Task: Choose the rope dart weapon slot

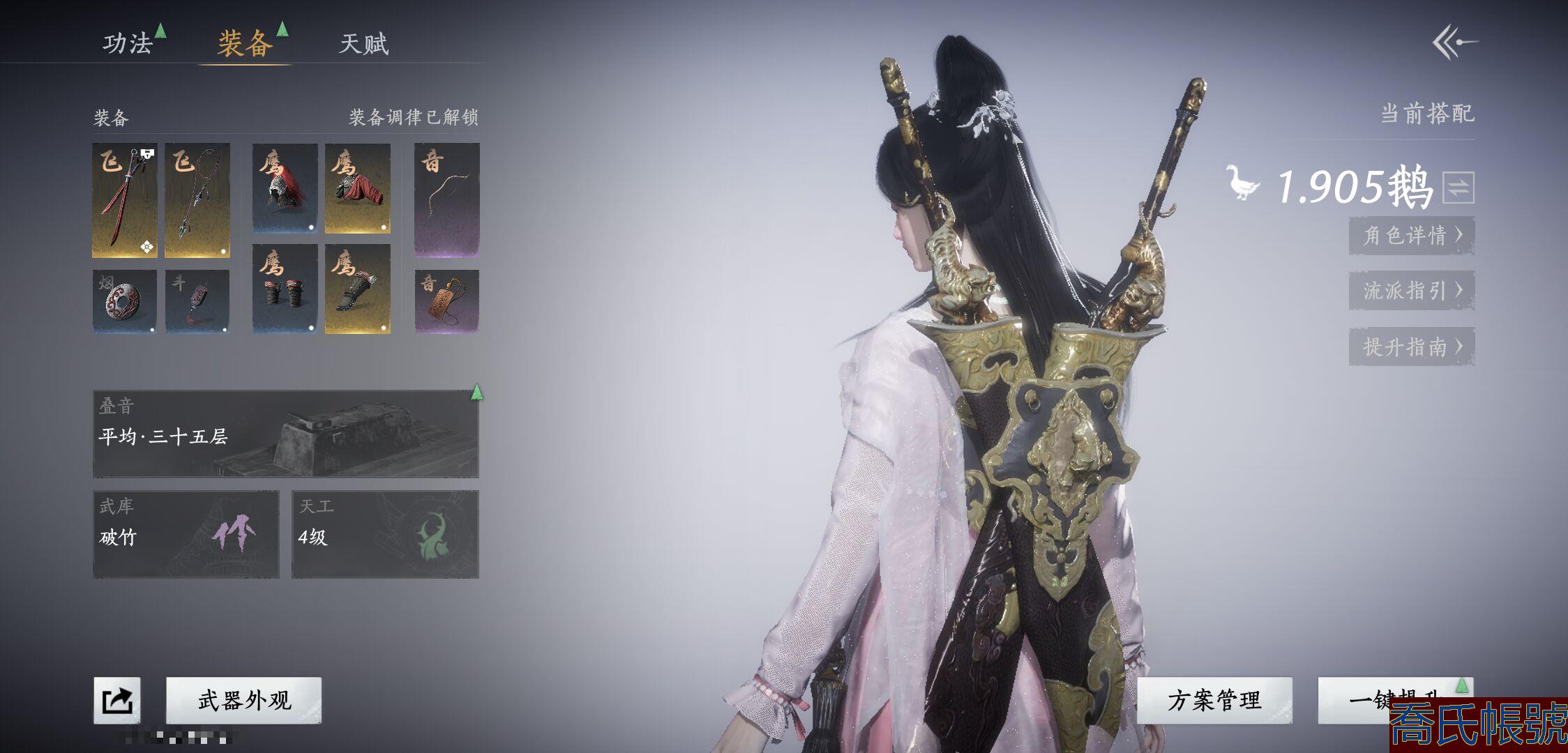Action: pyautogui.click(x=197, y=200)
